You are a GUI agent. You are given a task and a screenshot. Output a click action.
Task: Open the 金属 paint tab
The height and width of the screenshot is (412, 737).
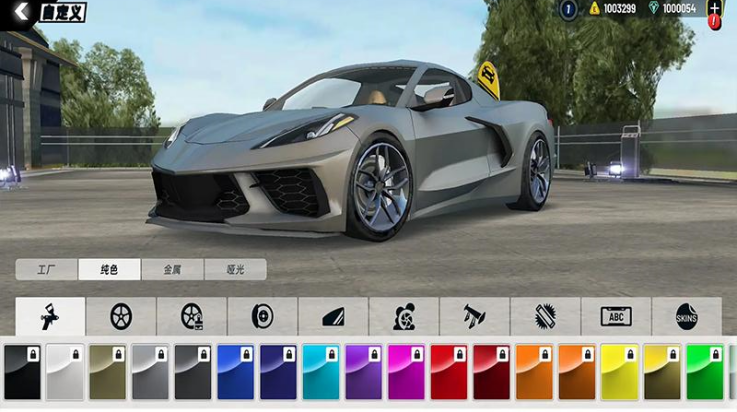coord(172,269)
